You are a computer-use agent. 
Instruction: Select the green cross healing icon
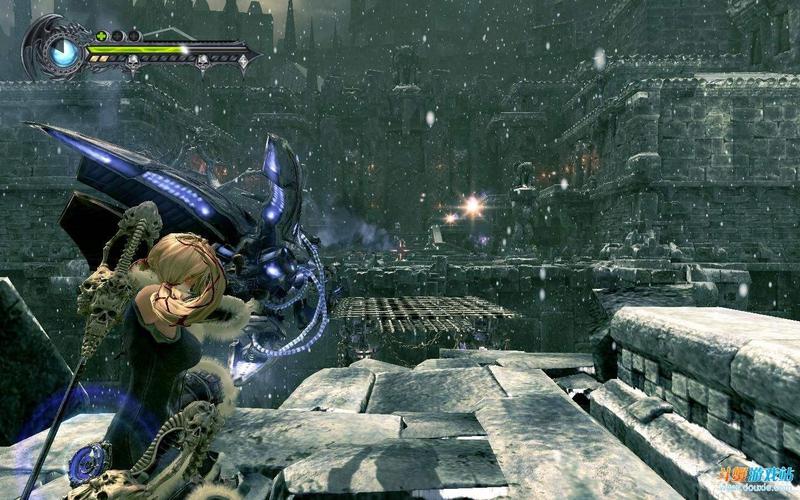click(100, 37)
